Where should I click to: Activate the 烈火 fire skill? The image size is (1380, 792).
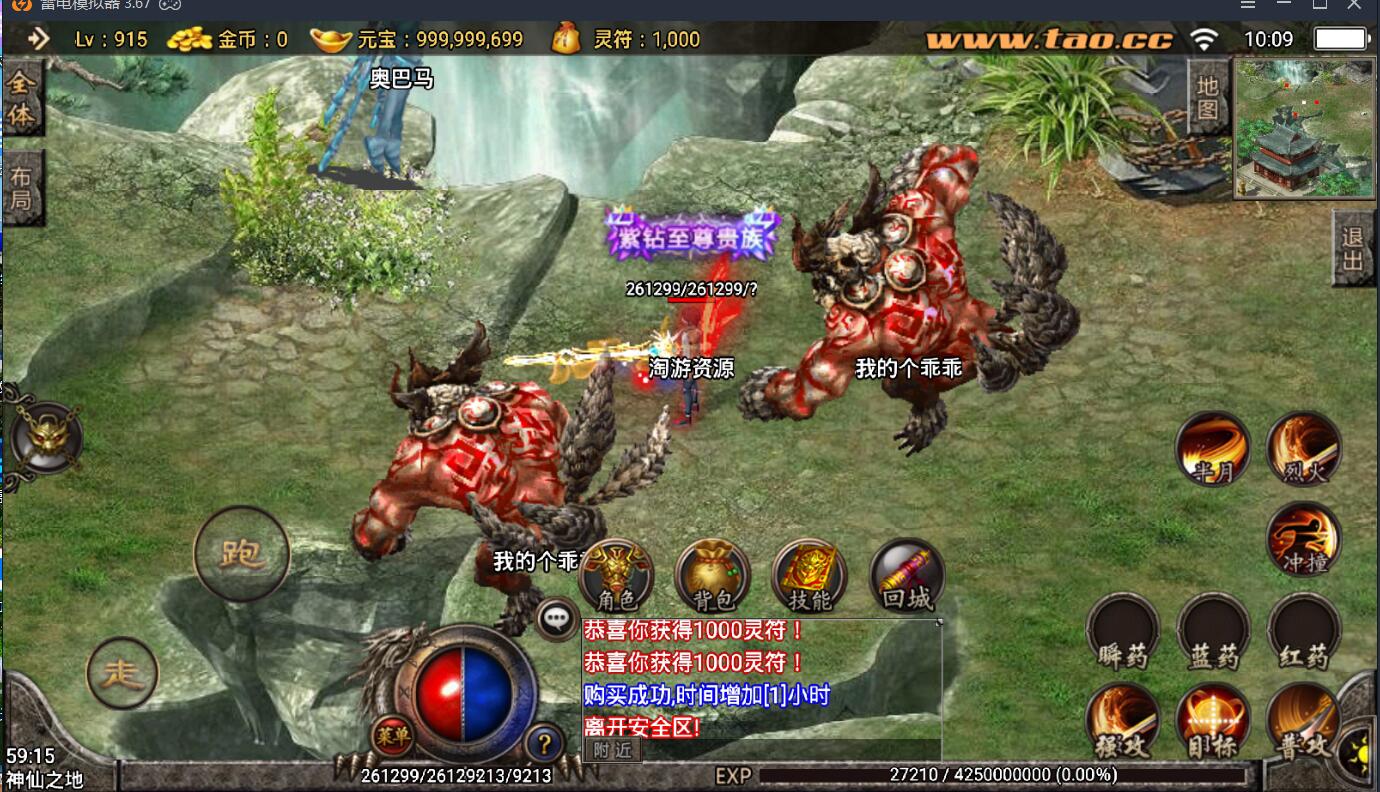click(x=1303, y=449)
